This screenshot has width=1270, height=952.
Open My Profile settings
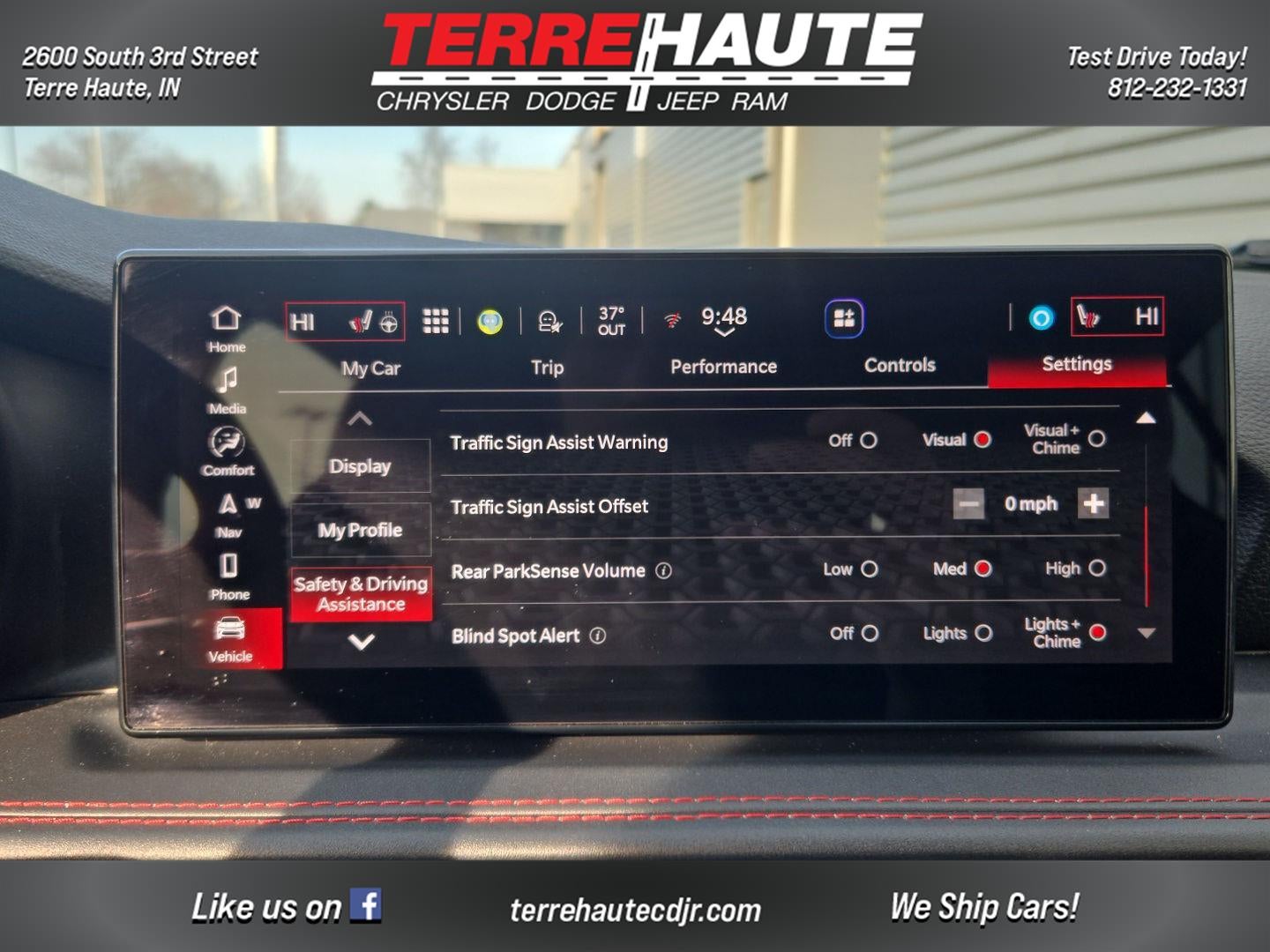point(360,530)
